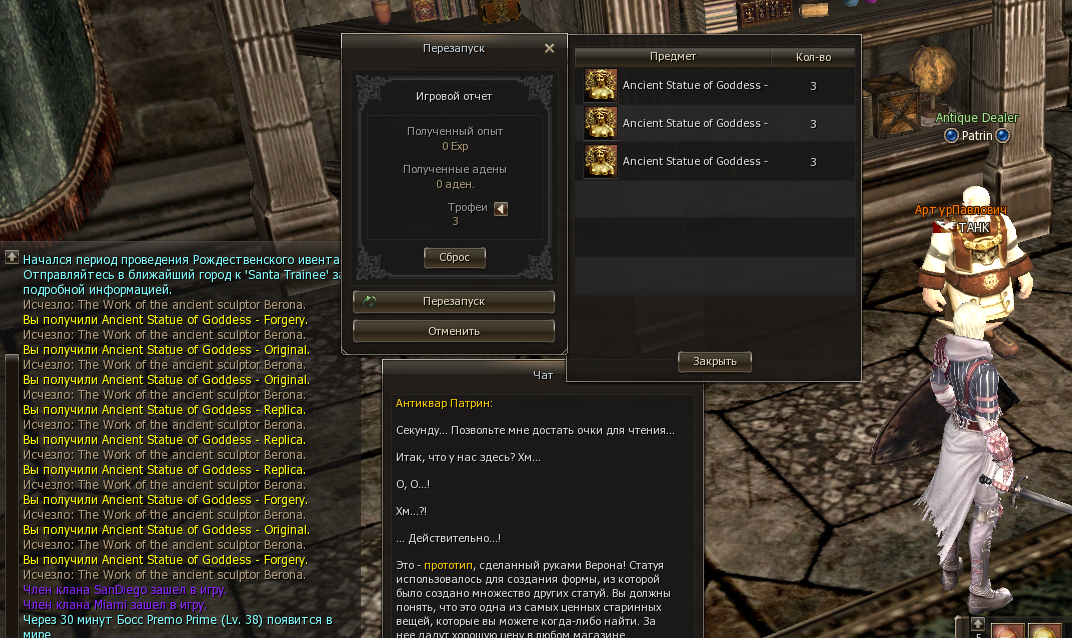Click the Сброс reset button

(x=454, y=257)
